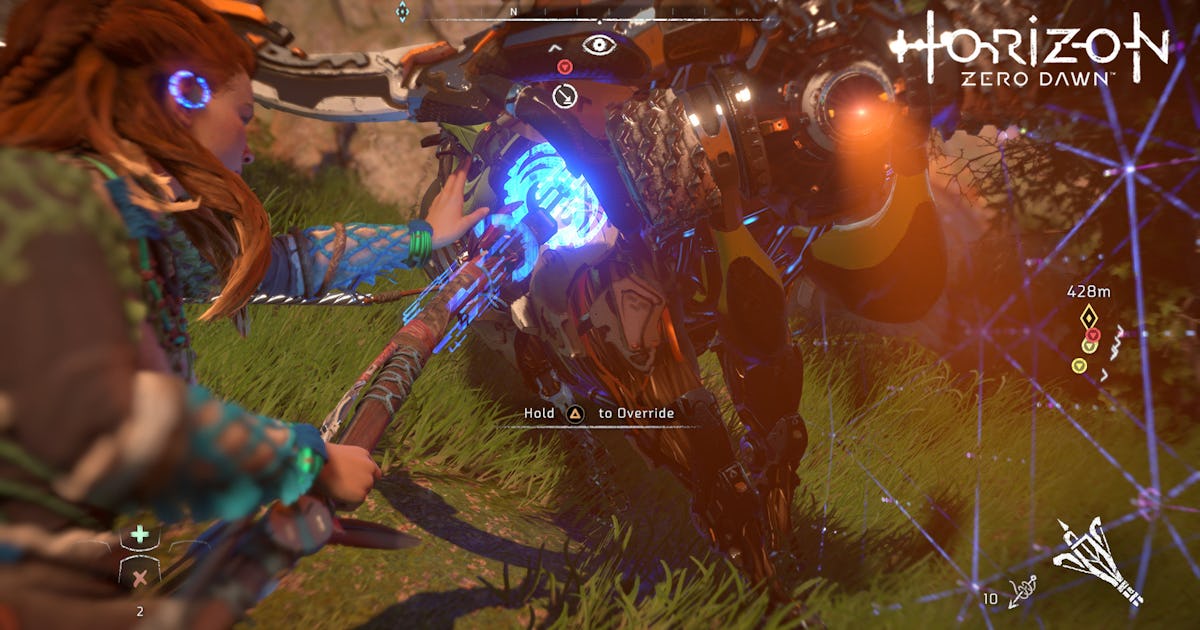The height and width of the screenshot is (630, 1200).
Task: Select the yellow diamond waypoint marked 428m
Action: point(1089,317)
